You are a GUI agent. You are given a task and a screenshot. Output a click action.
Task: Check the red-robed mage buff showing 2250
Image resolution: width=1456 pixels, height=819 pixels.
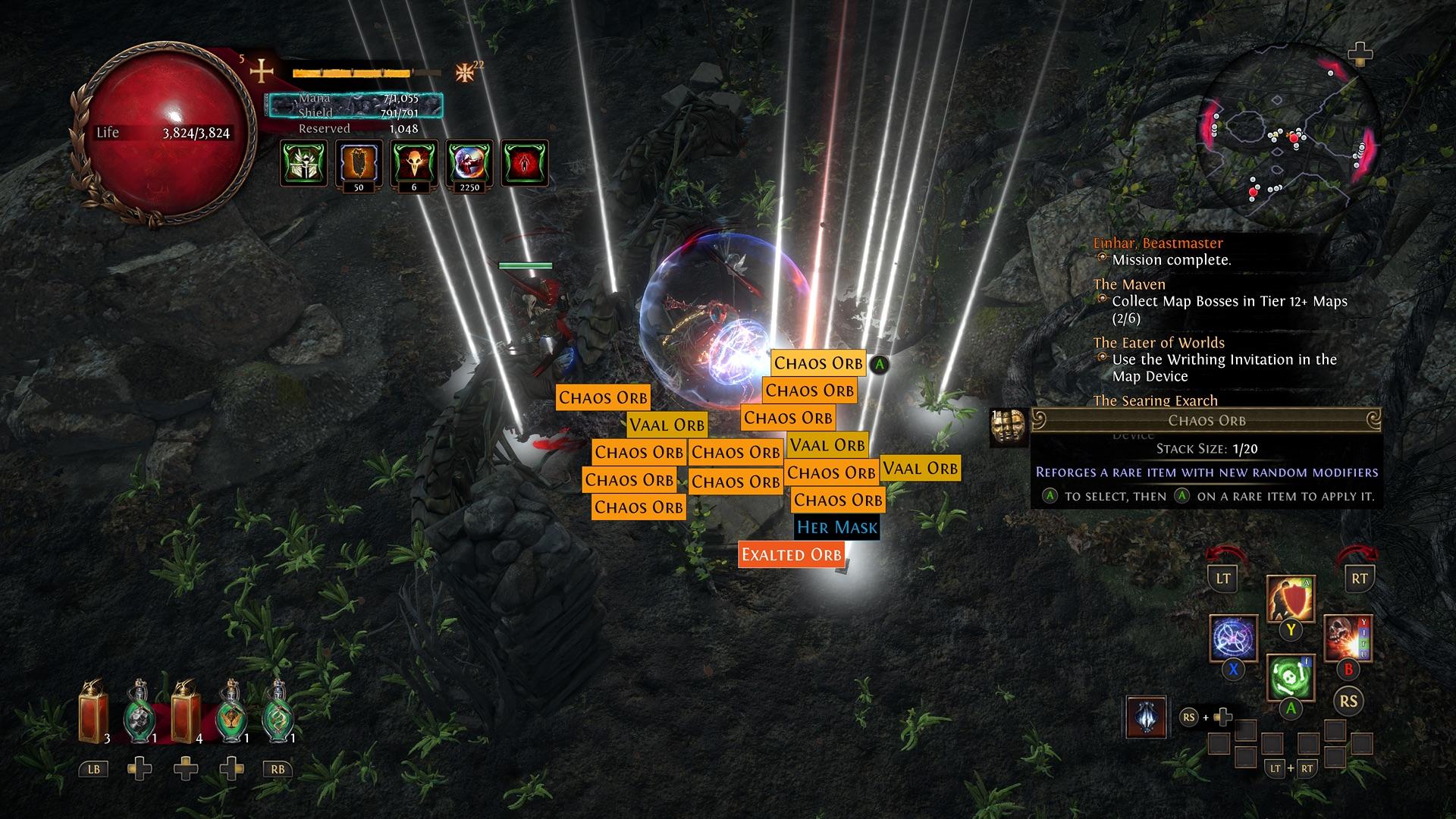469,163
